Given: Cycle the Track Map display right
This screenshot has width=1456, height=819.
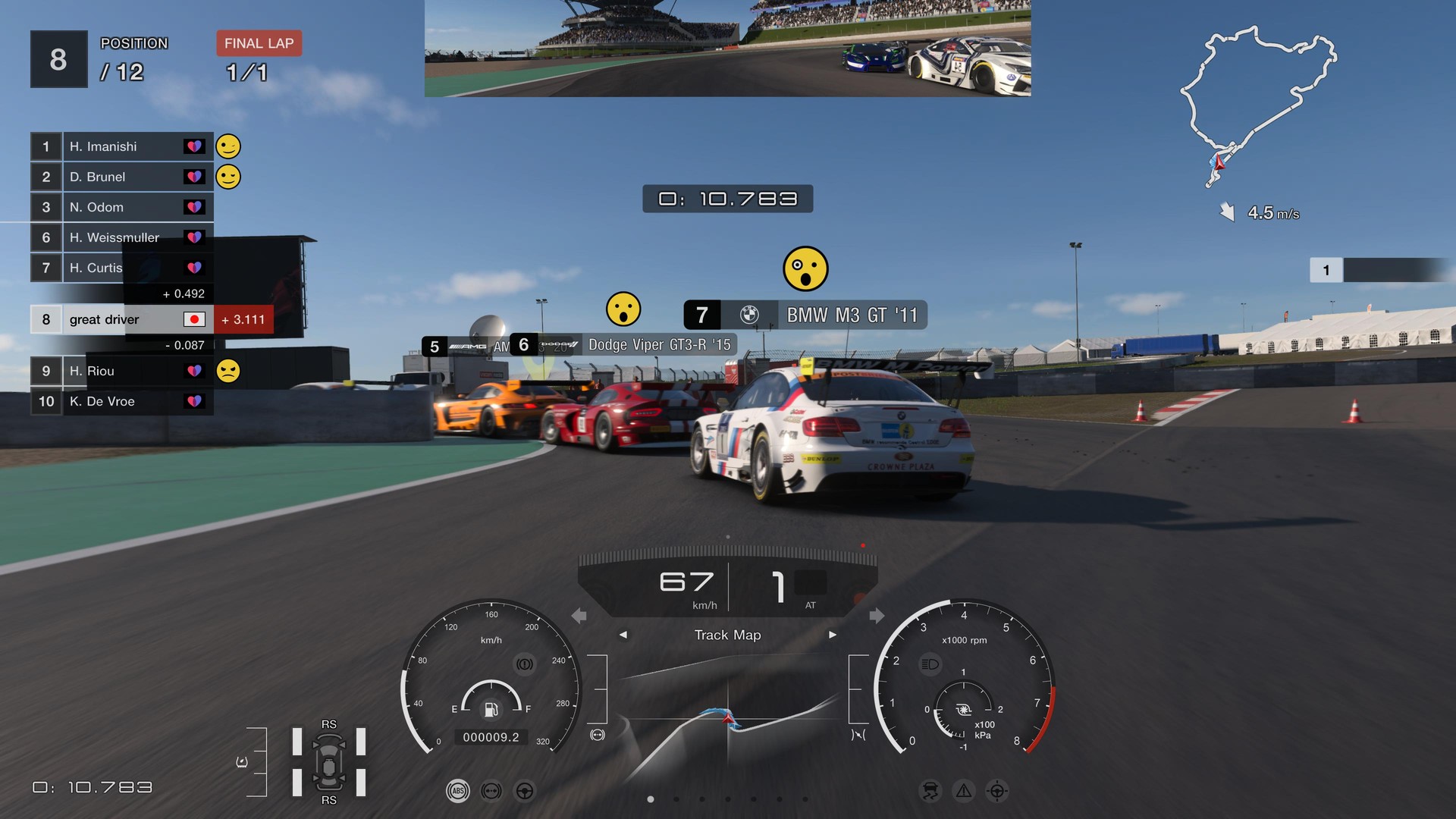Looking at the screenshot, I should click(x=832, y=635).
